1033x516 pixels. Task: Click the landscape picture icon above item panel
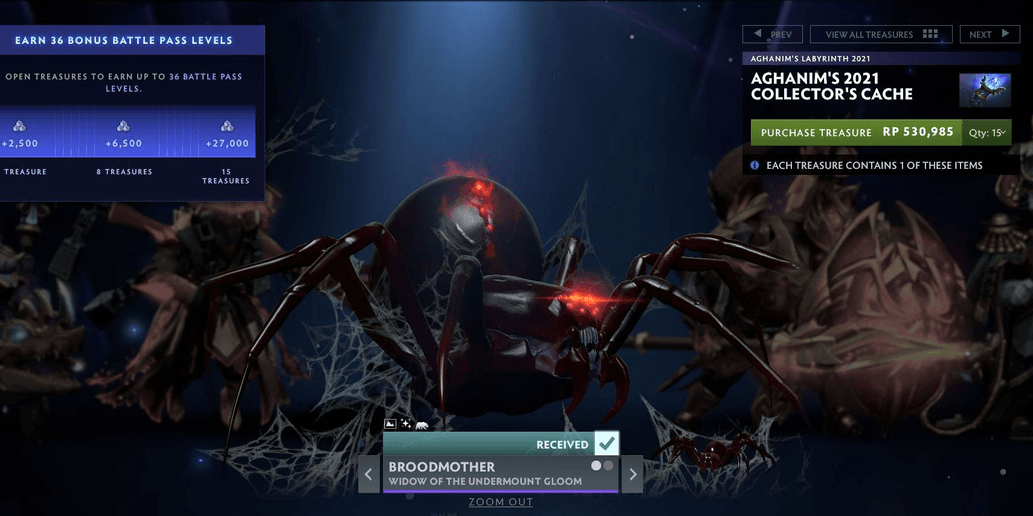pyautogui.click(x=390, y=425)
